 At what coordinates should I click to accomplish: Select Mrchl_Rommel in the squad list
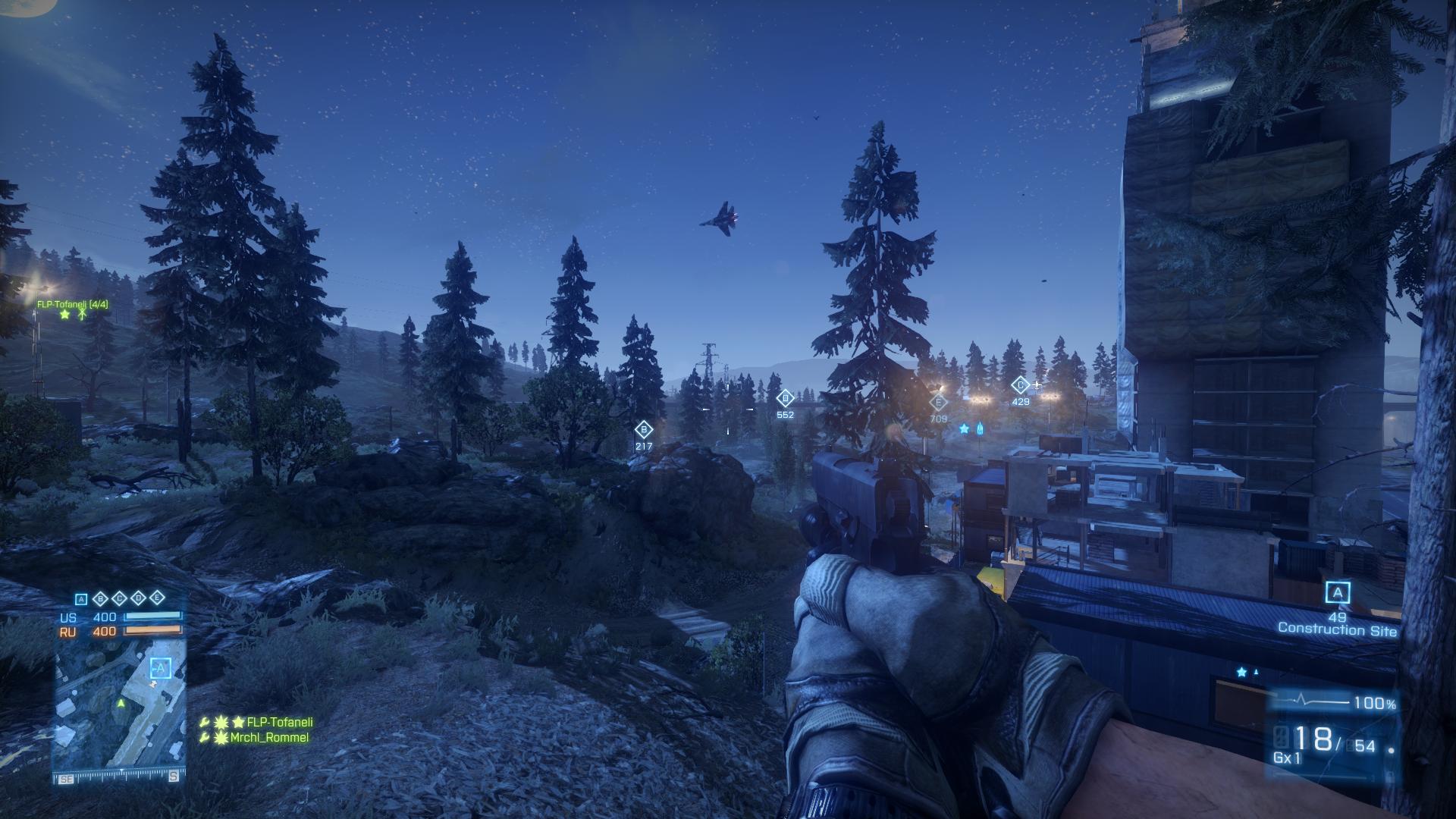269,737
